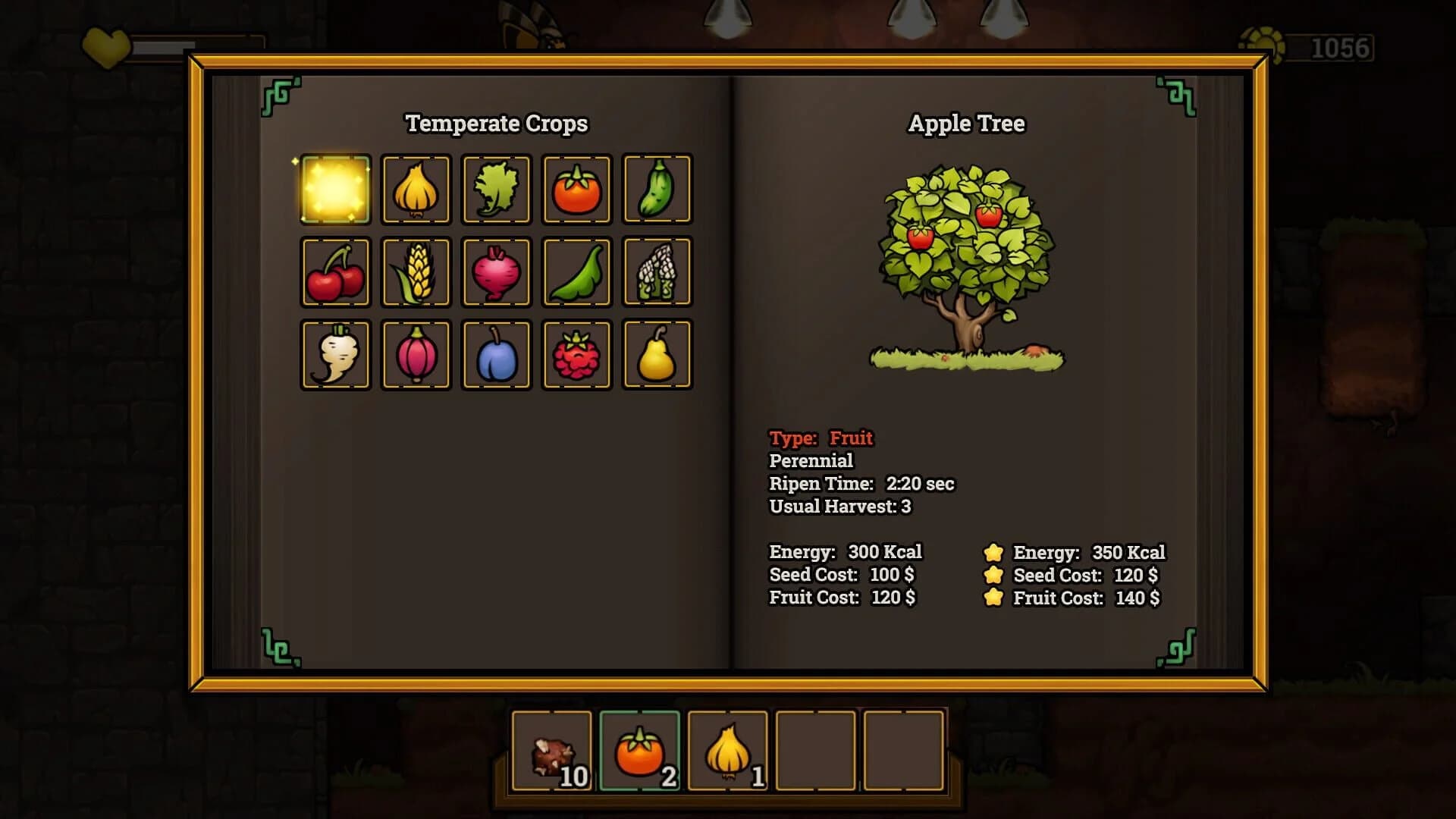Select the plum crop icon

click(497, 354)
